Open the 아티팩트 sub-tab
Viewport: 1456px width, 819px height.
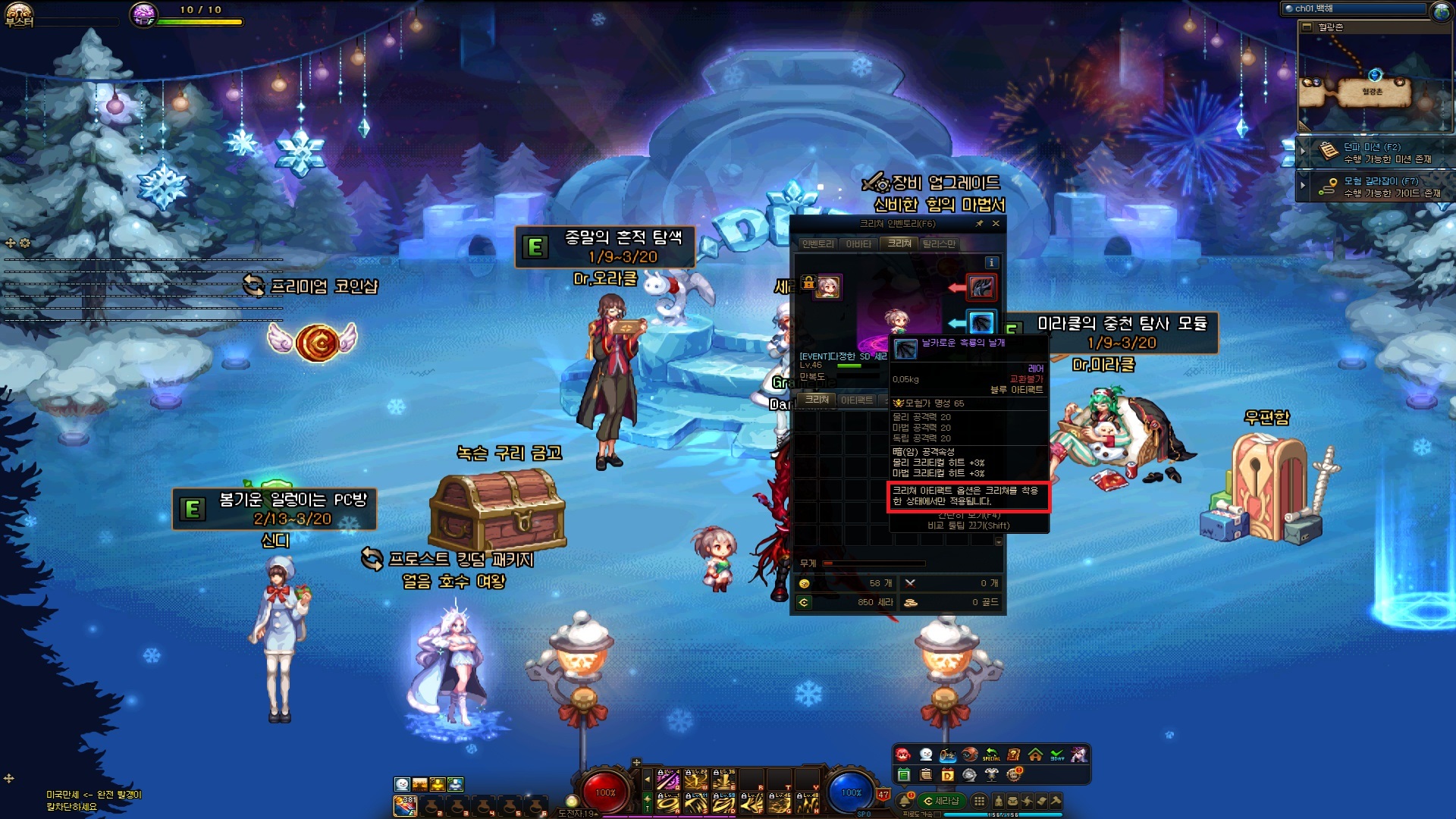click(857, 400)
